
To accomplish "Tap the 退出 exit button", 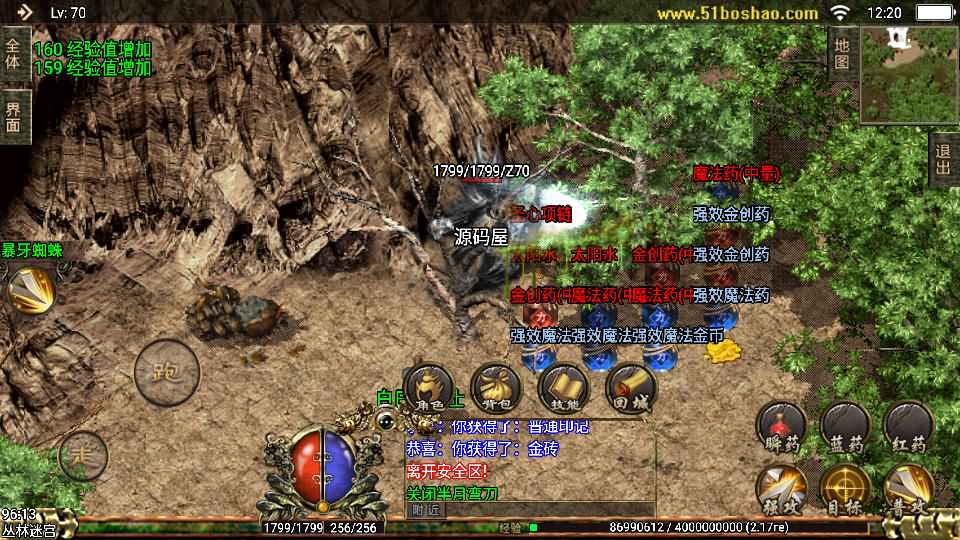I will click(x=943, y=160).
